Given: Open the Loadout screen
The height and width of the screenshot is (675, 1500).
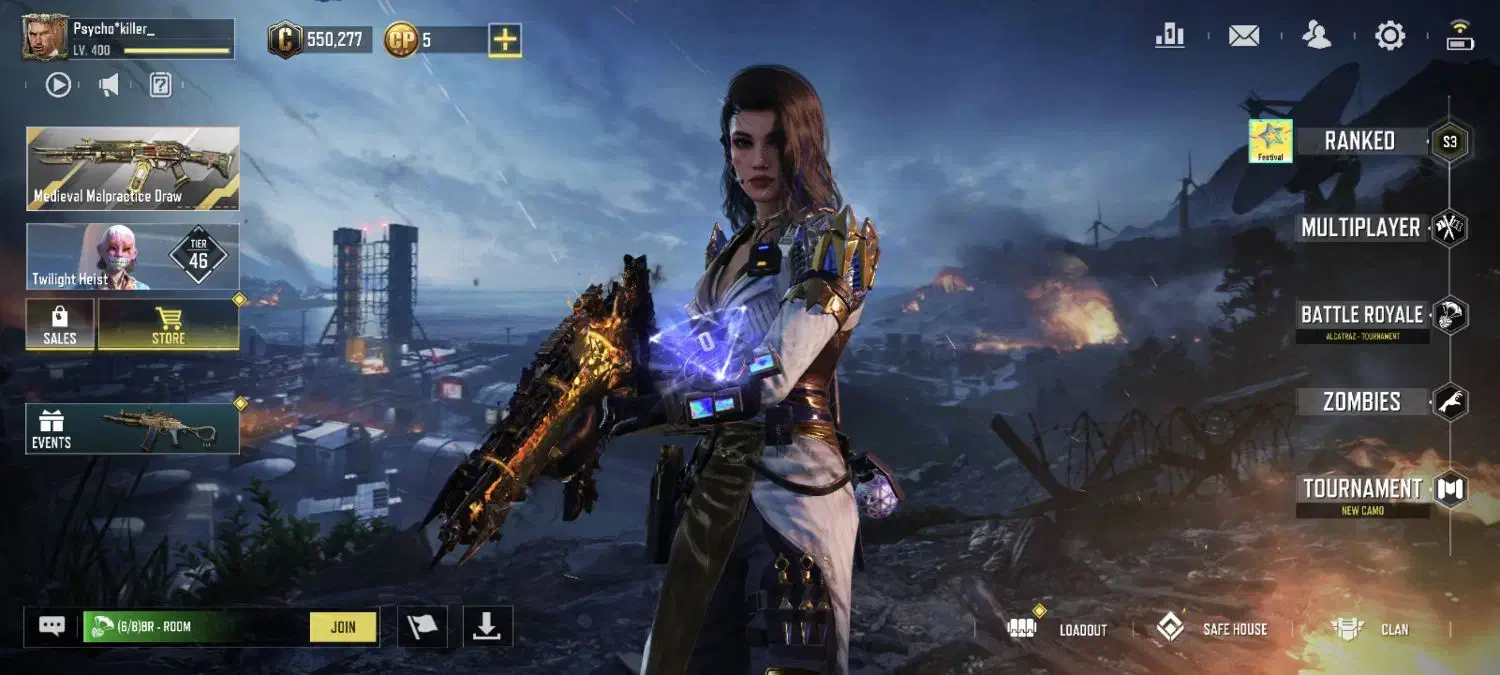Looking at the screenshot, I should pos(1065,629).
